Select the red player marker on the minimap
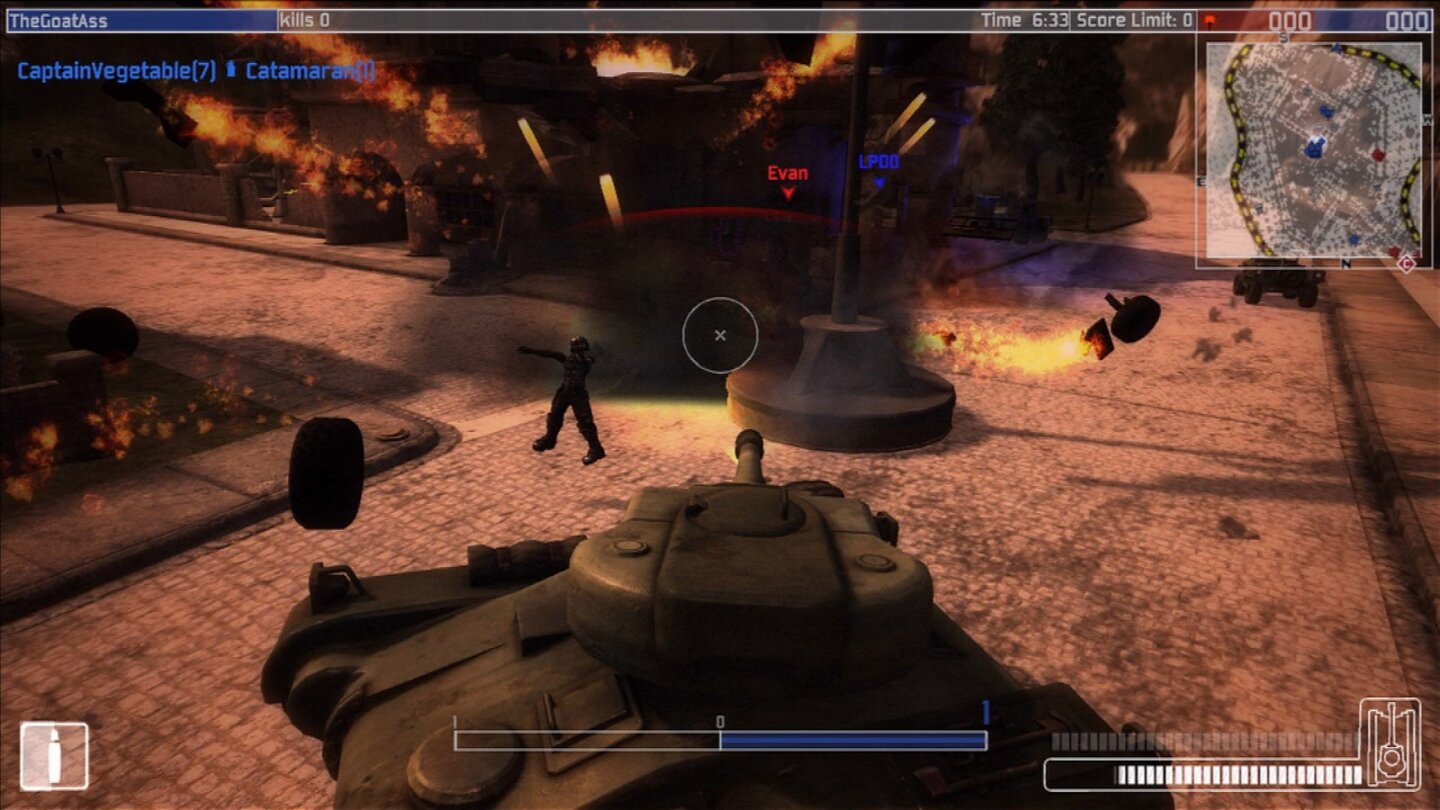 (1378, 153)
